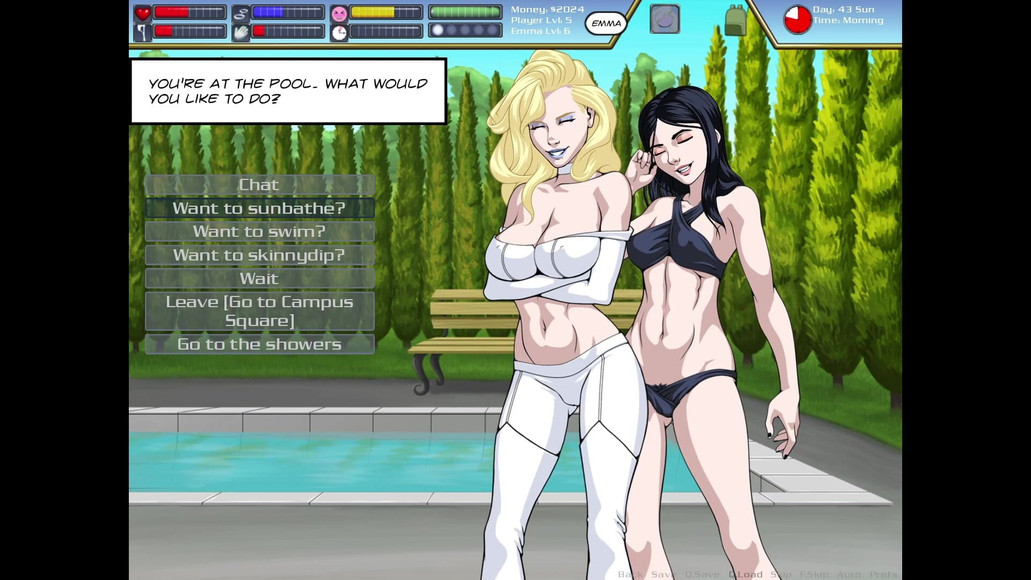Choose the Chat option
Viewport: 1031px width, 580px height.
(259, 185)
